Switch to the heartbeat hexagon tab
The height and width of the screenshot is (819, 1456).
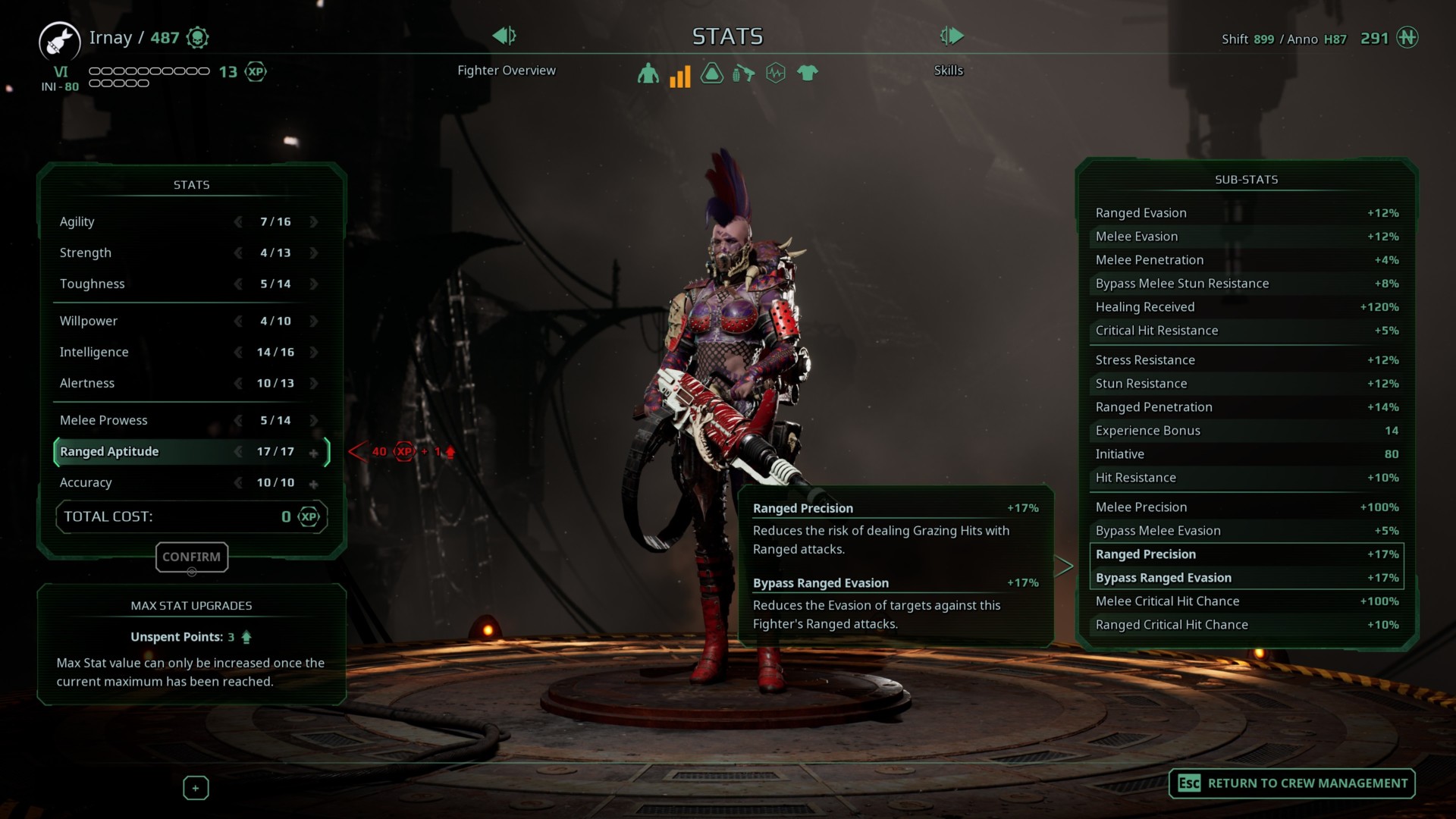pyautogui.click(x=775, y=74)
